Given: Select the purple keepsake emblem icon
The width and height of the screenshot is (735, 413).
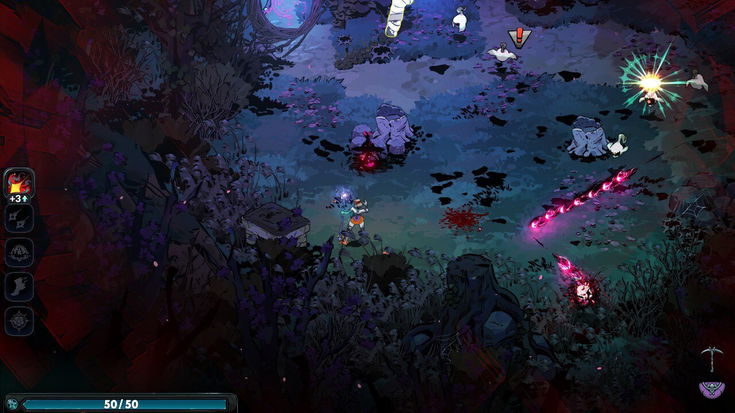Looking at the screenshot, I should pyautogui.click(x=711, y=389).
